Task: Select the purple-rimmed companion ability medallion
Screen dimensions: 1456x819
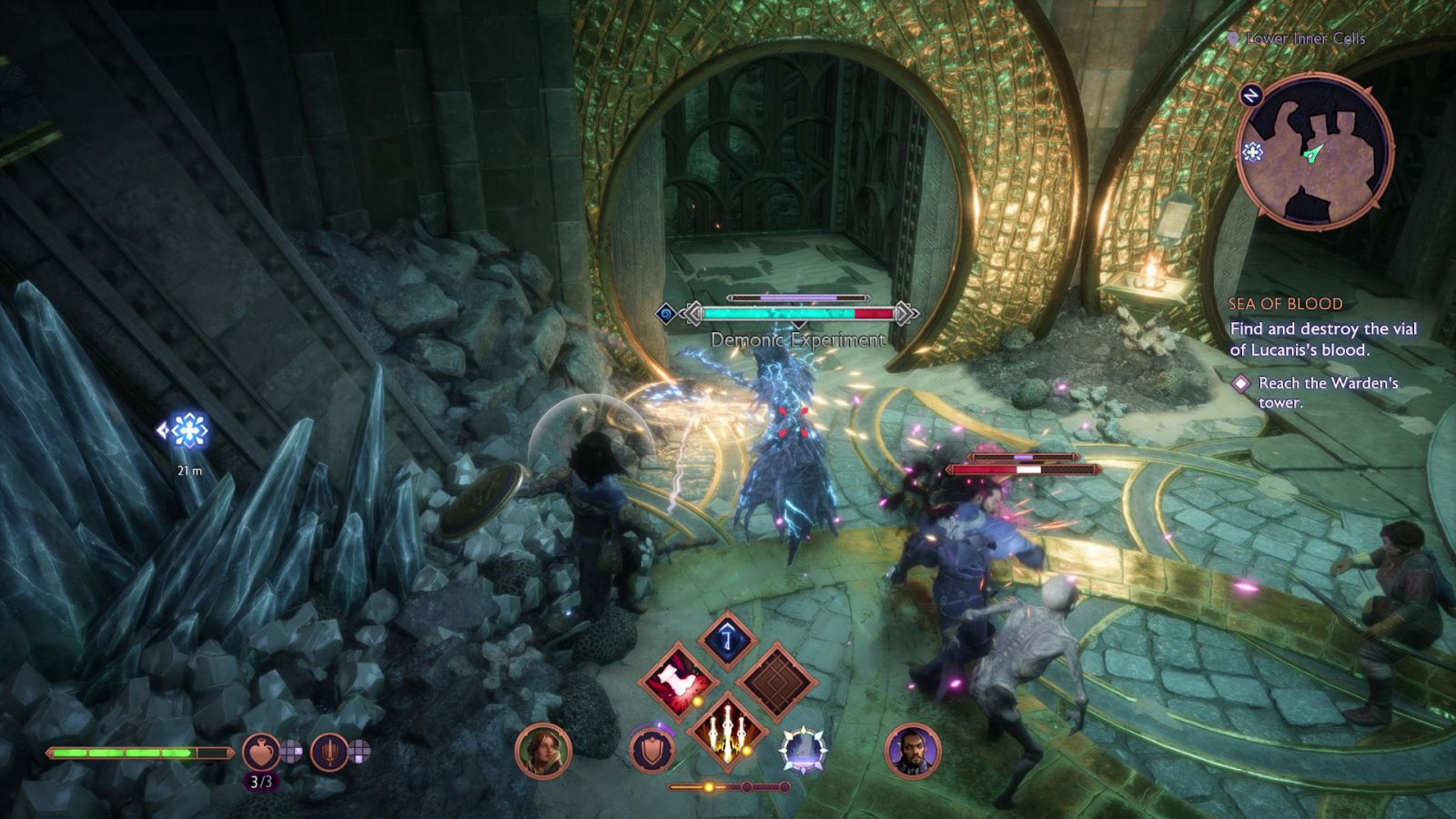Action: point(804,749)
